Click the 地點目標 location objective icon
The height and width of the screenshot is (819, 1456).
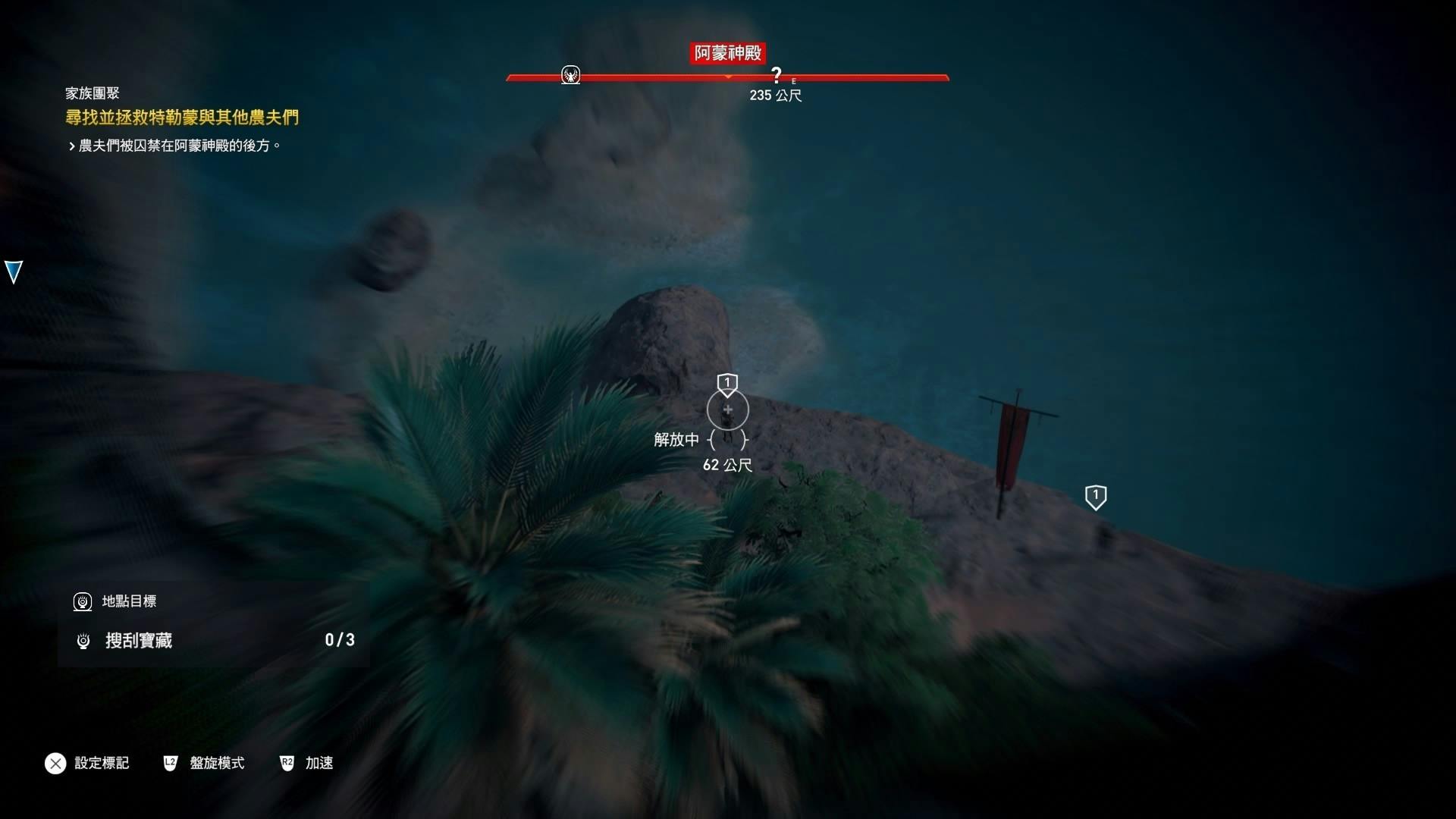(x=83, y=601)
